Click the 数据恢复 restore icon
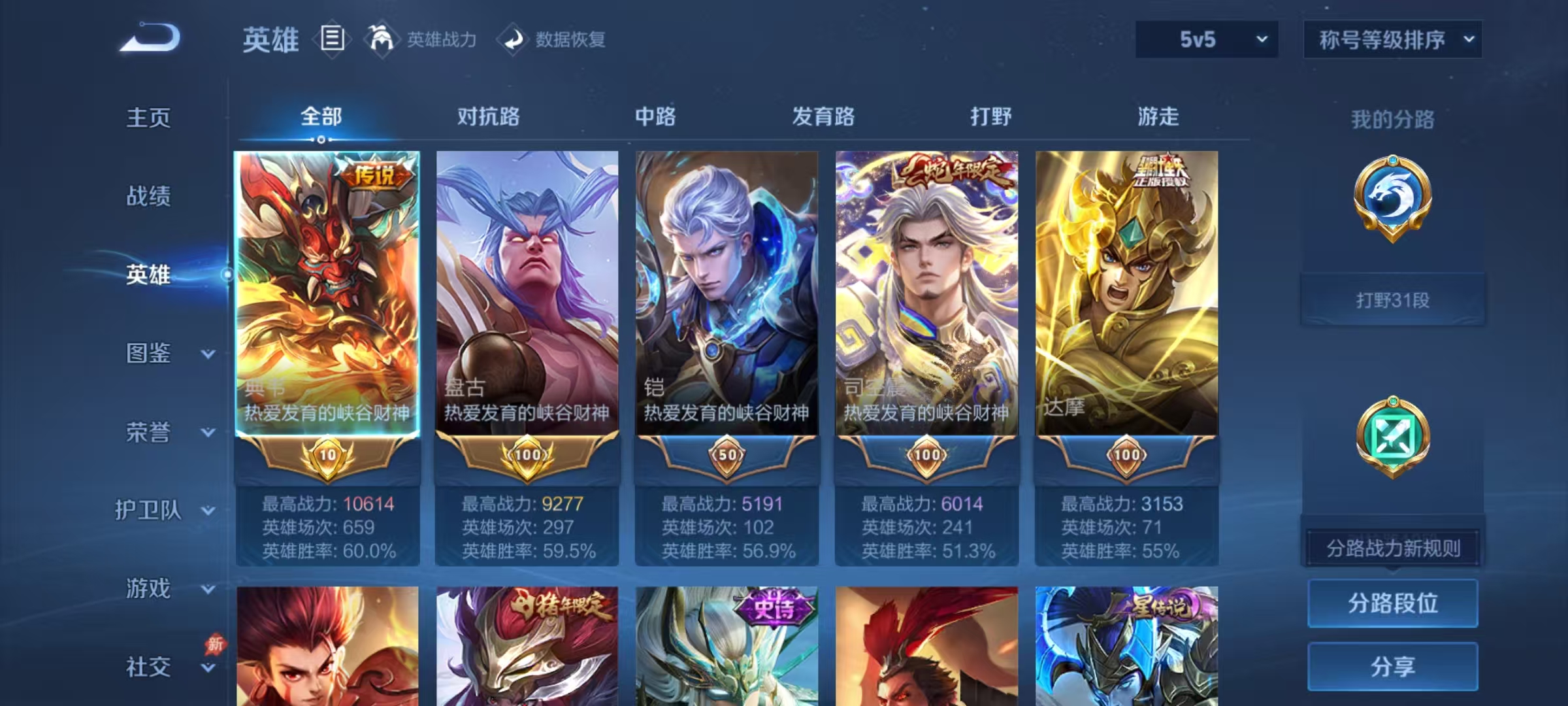The width and height of the screenshot is (1568, 706). click(x=513, y=39)
